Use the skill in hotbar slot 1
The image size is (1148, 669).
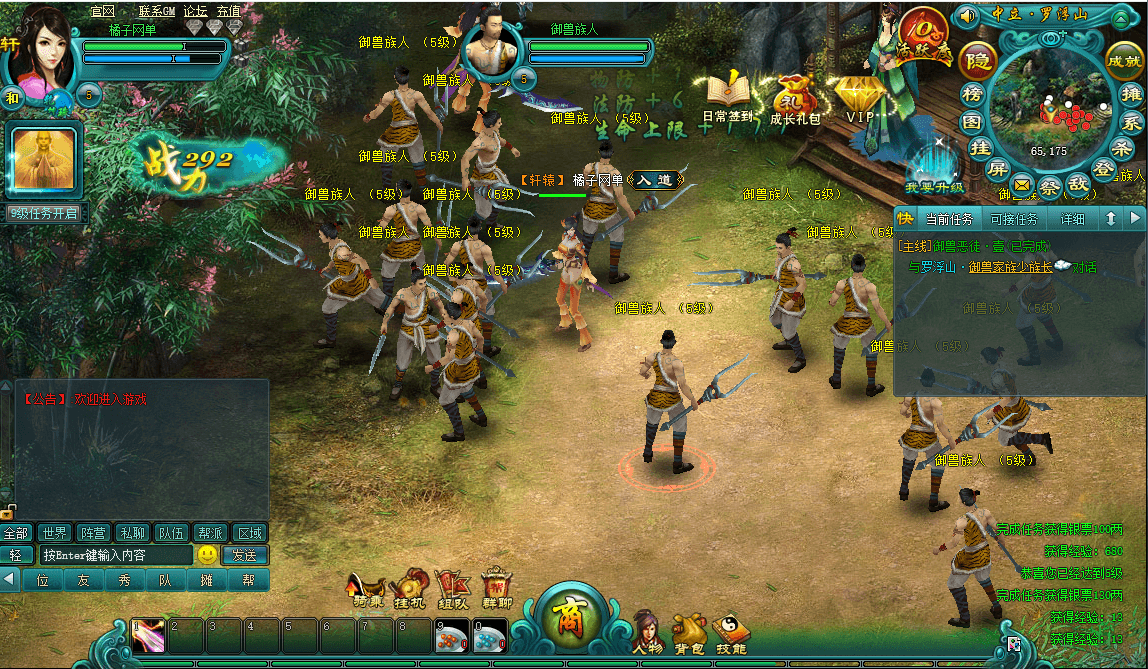148,636
